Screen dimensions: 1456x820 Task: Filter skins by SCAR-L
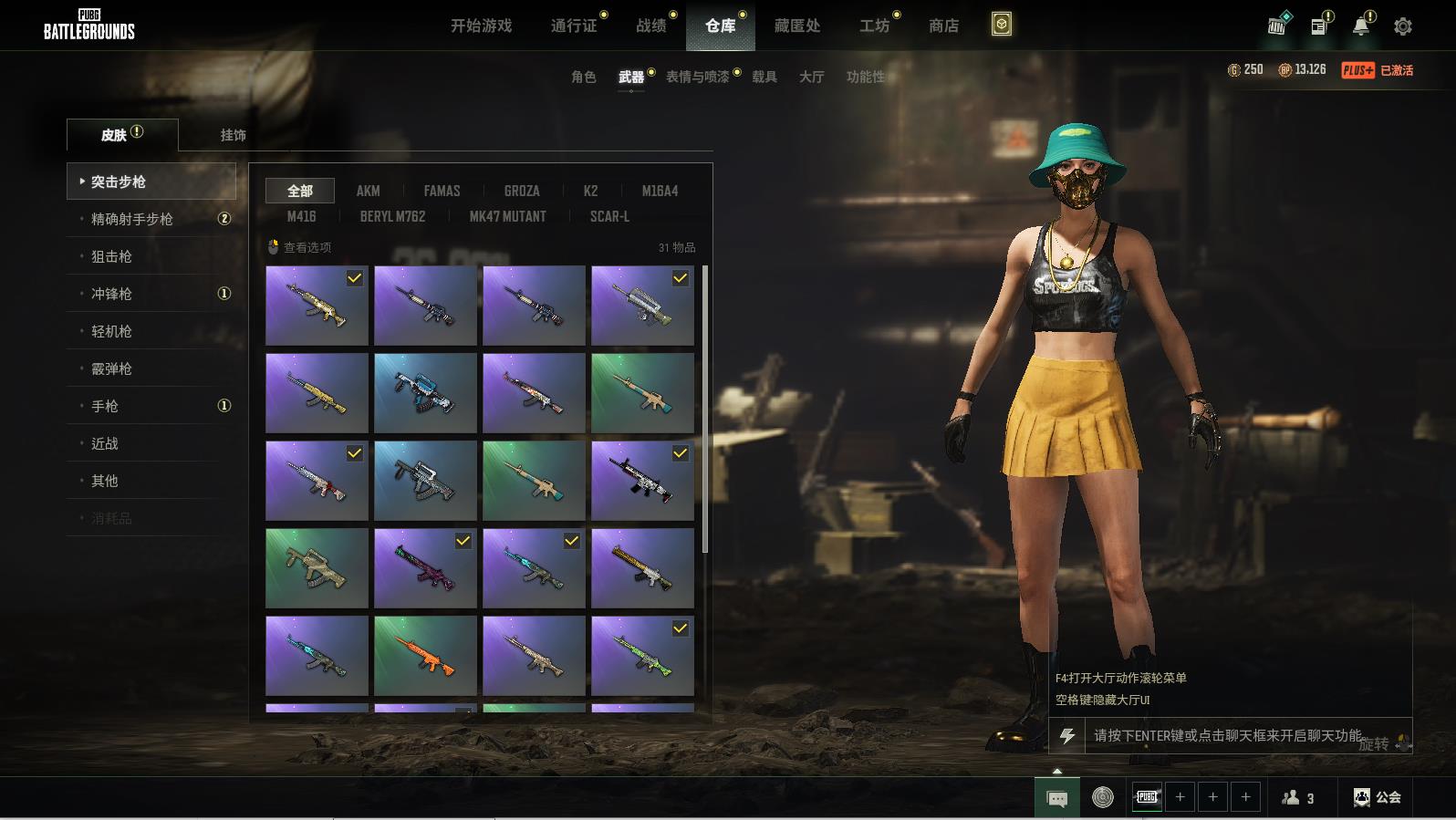pyautogui.click(x=609, y=216)
